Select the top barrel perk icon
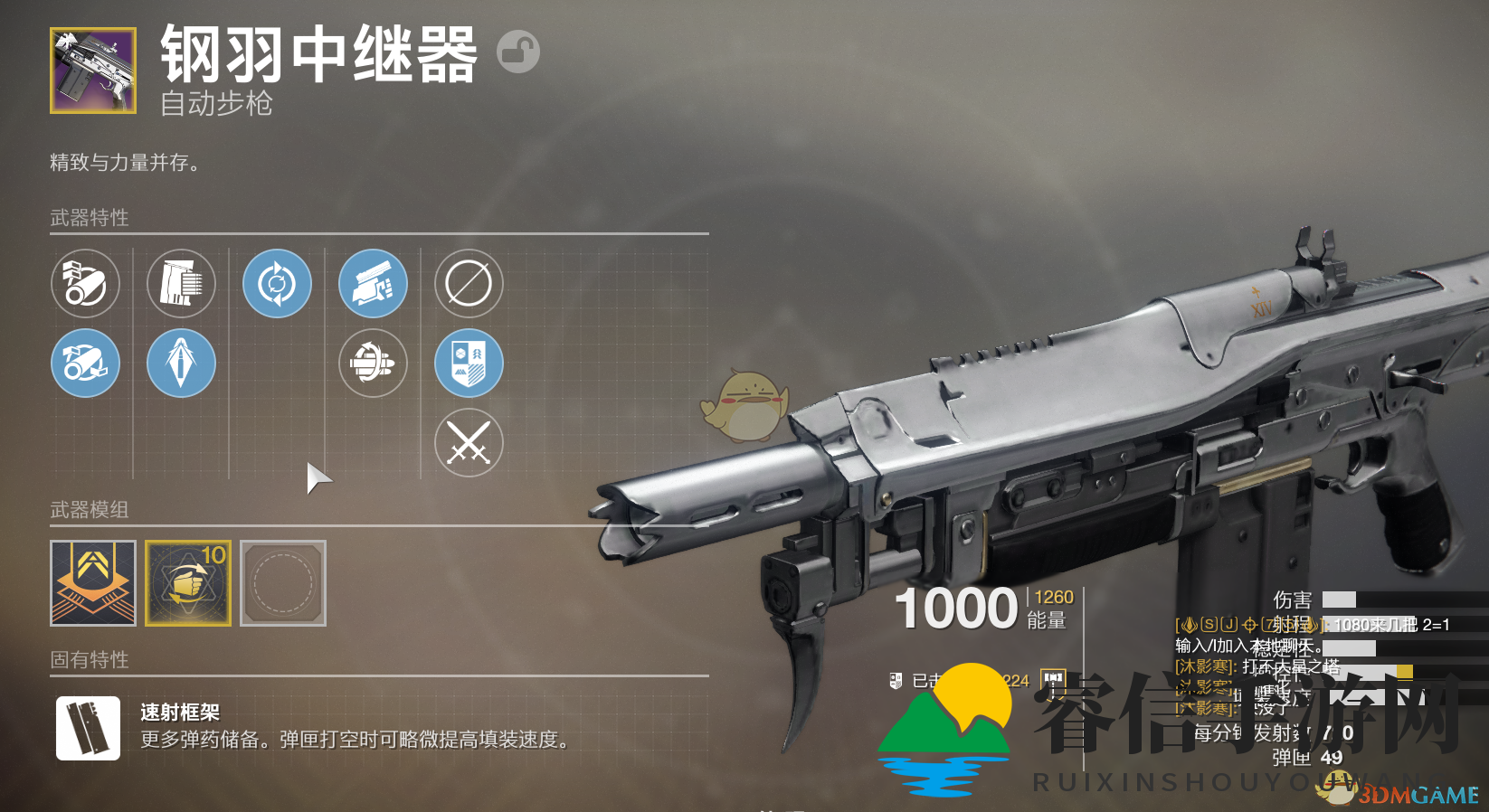 86,283
